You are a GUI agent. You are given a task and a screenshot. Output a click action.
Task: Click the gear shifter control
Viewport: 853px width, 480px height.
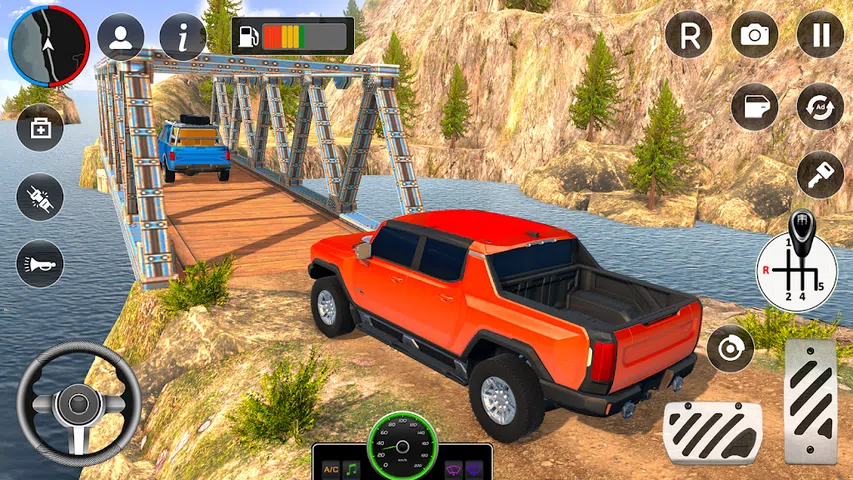797,266
